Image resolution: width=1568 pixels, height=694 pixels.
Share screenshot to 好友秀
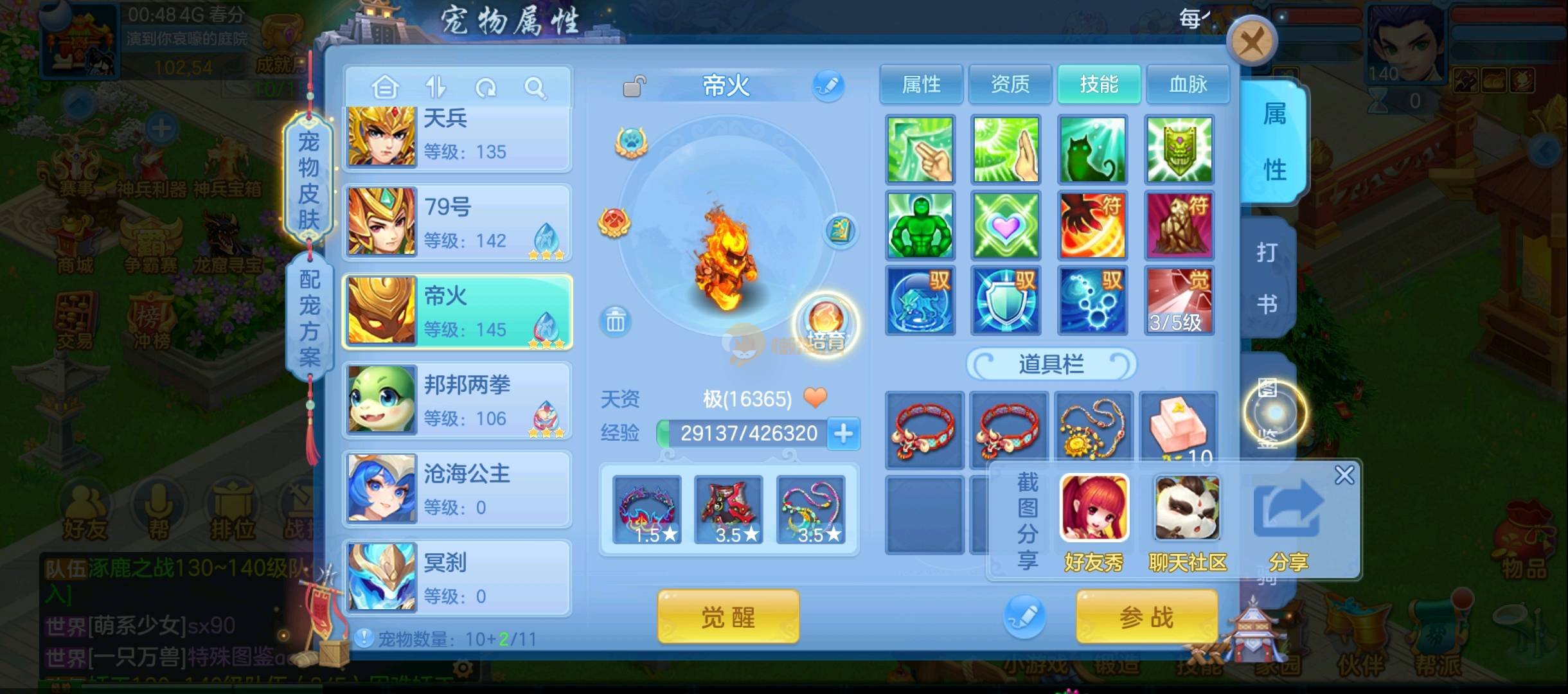click(x=1094, y=522)
